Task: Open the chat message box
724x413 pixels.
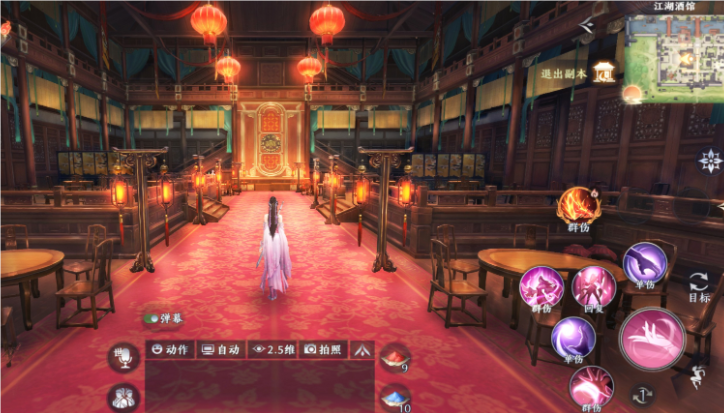Action: tap(258, 386)
